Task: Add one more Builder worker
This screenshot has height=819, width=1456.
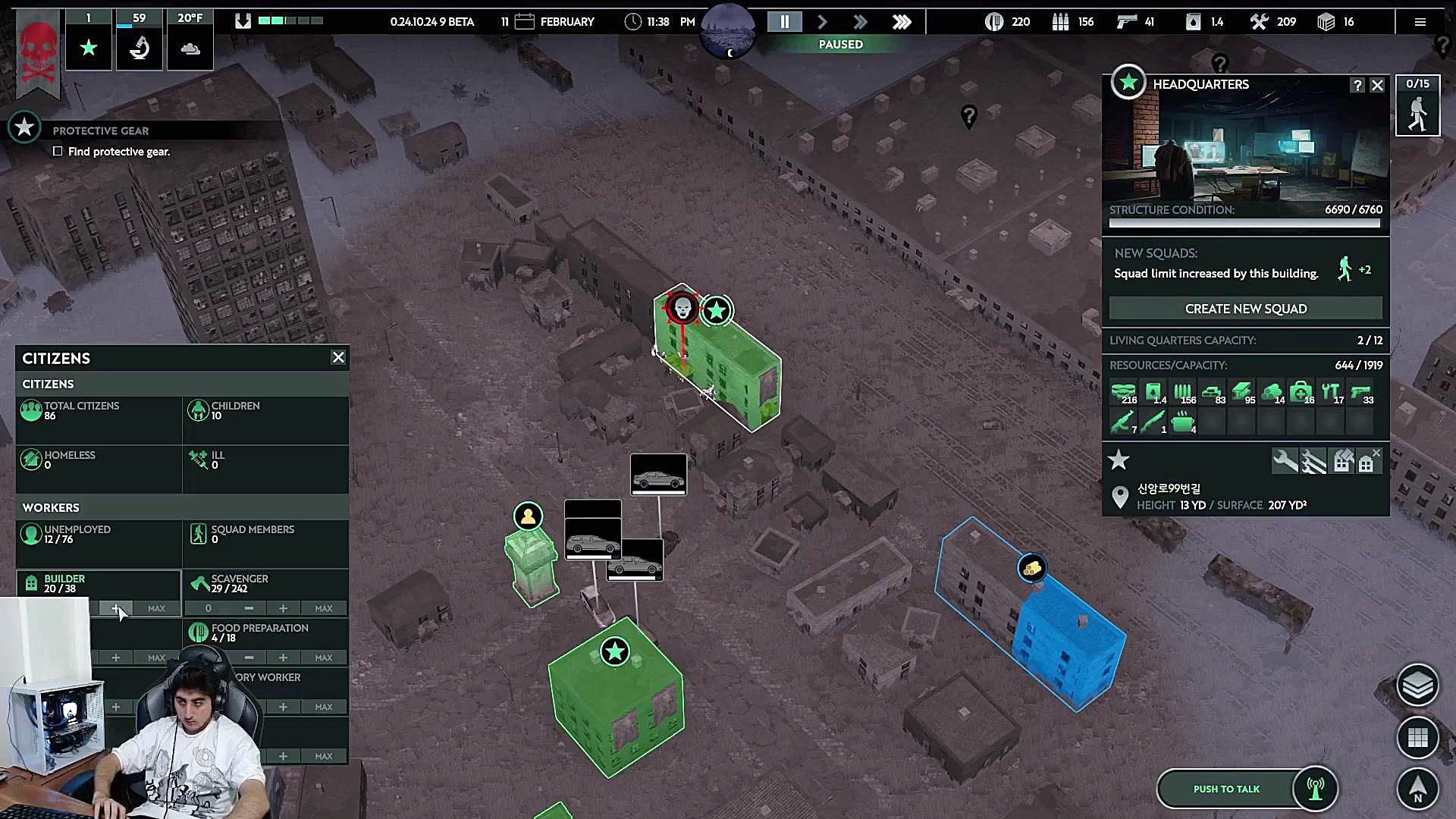Action: [x=116, y=608]
